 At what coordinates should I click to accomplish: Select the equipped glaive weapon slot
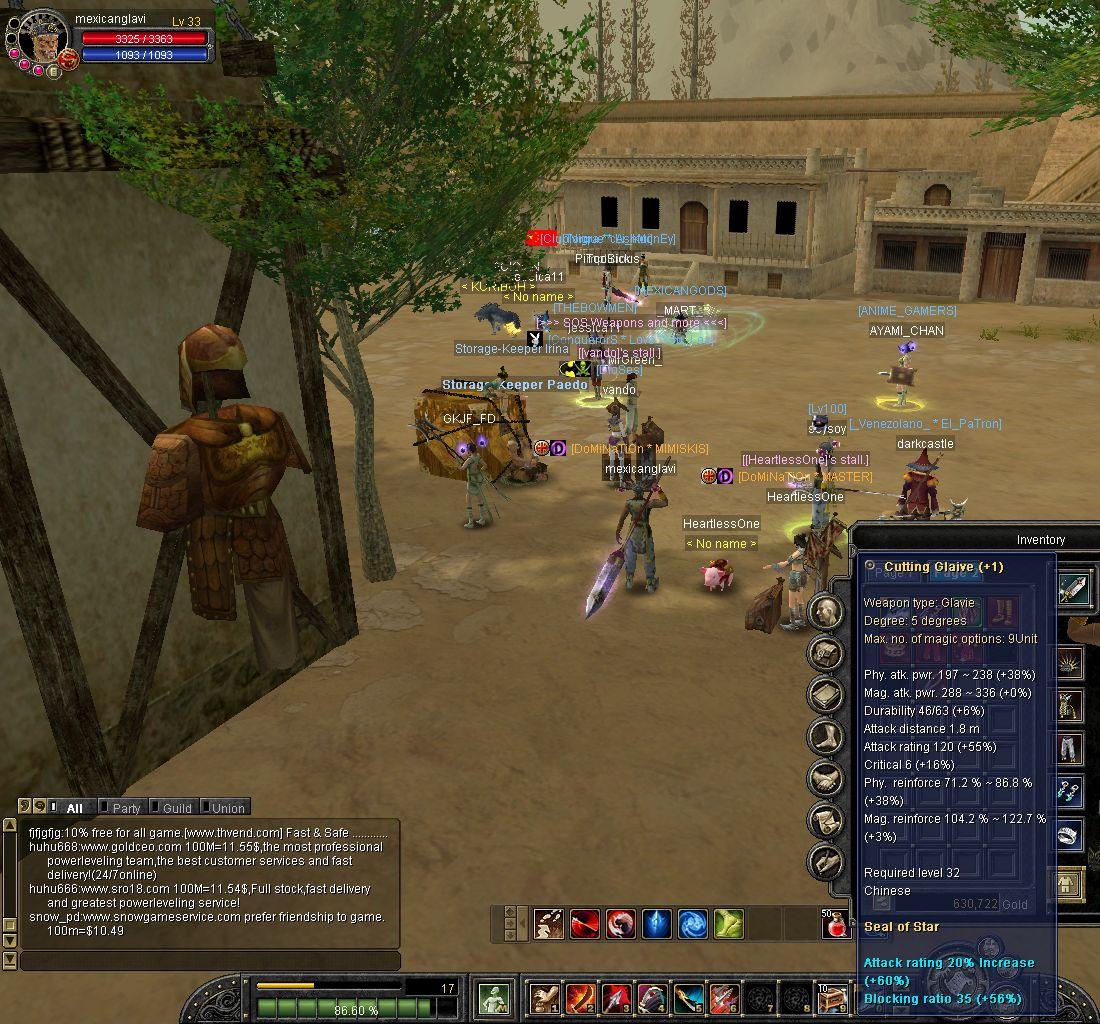coord(1074,589)
